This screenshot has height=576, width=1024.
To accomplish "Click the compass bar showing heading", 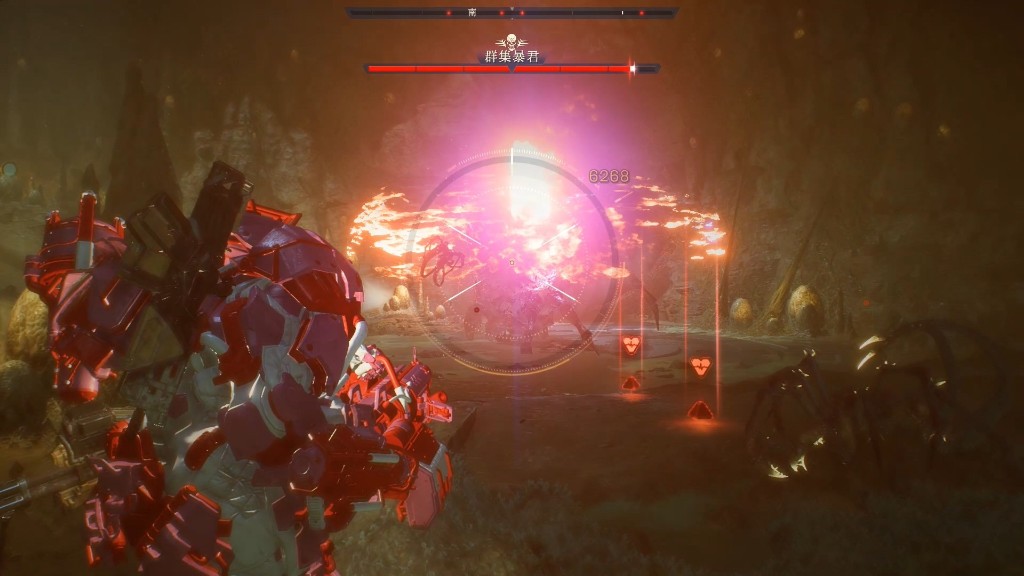I will point(512,13).
